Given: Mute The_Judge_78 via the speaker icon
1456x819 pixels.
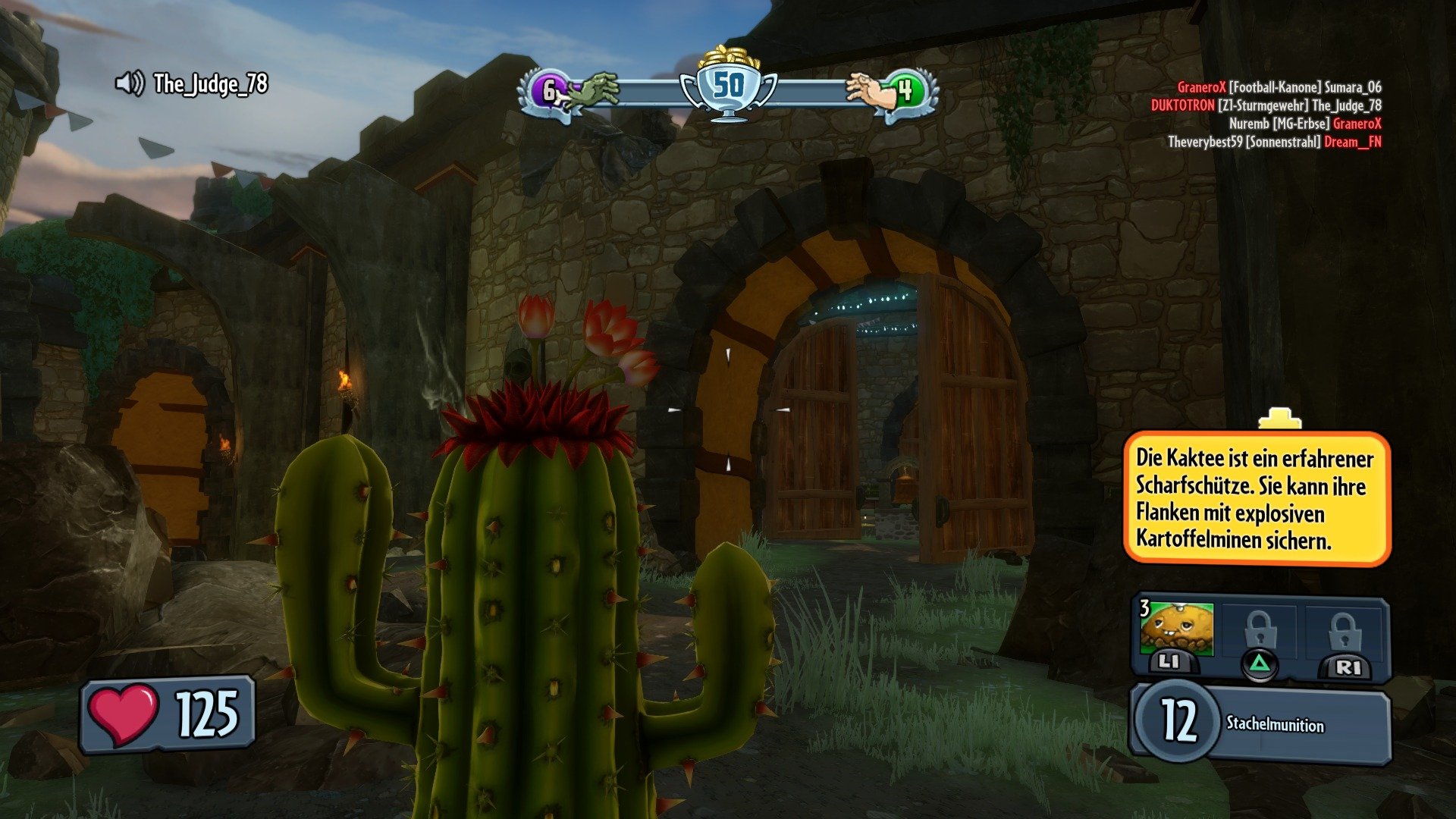Looking at the screenshot, I should tap(130, 83).
